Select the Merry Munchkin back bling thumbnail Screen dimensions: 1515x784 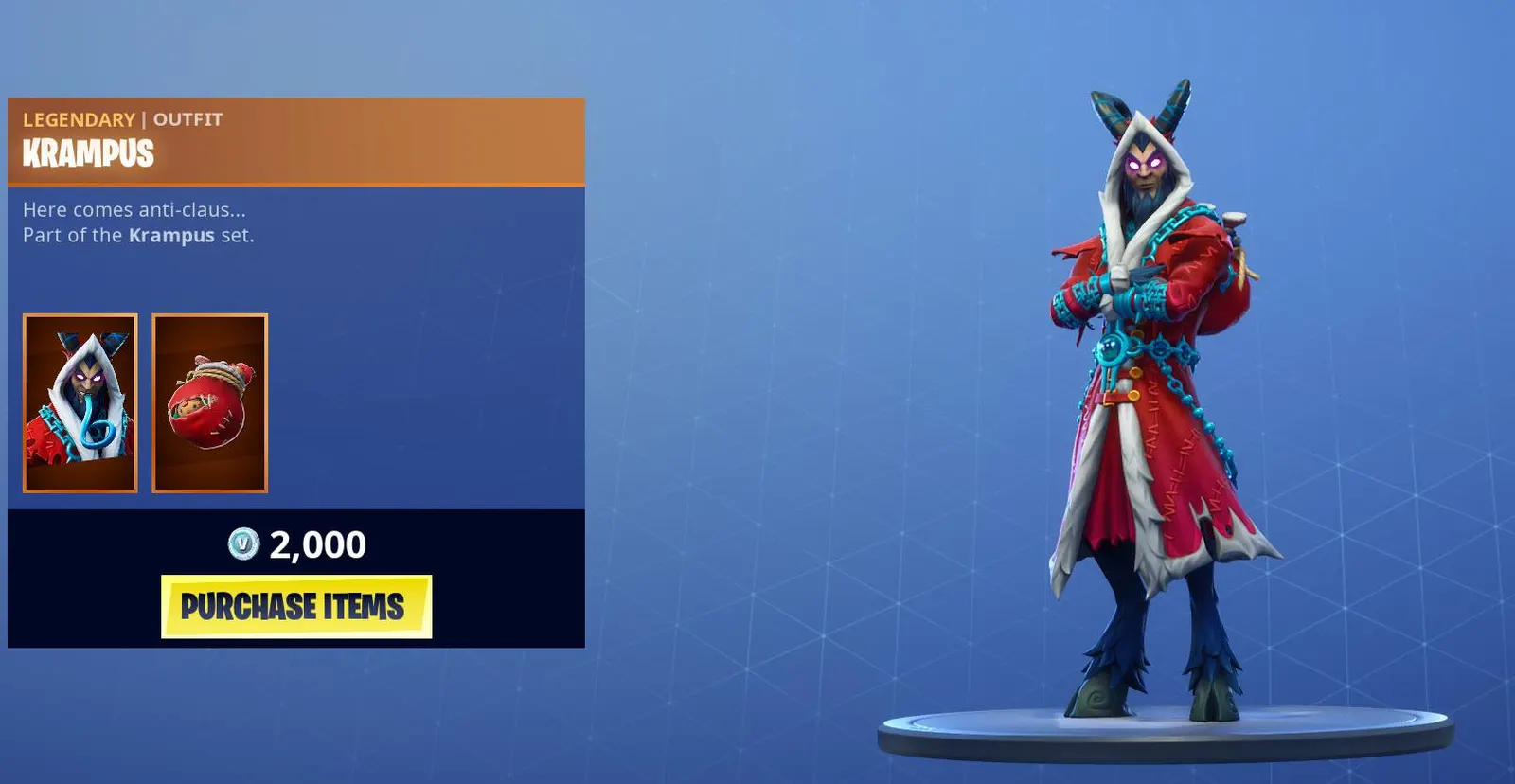click(x=209, y=402)
